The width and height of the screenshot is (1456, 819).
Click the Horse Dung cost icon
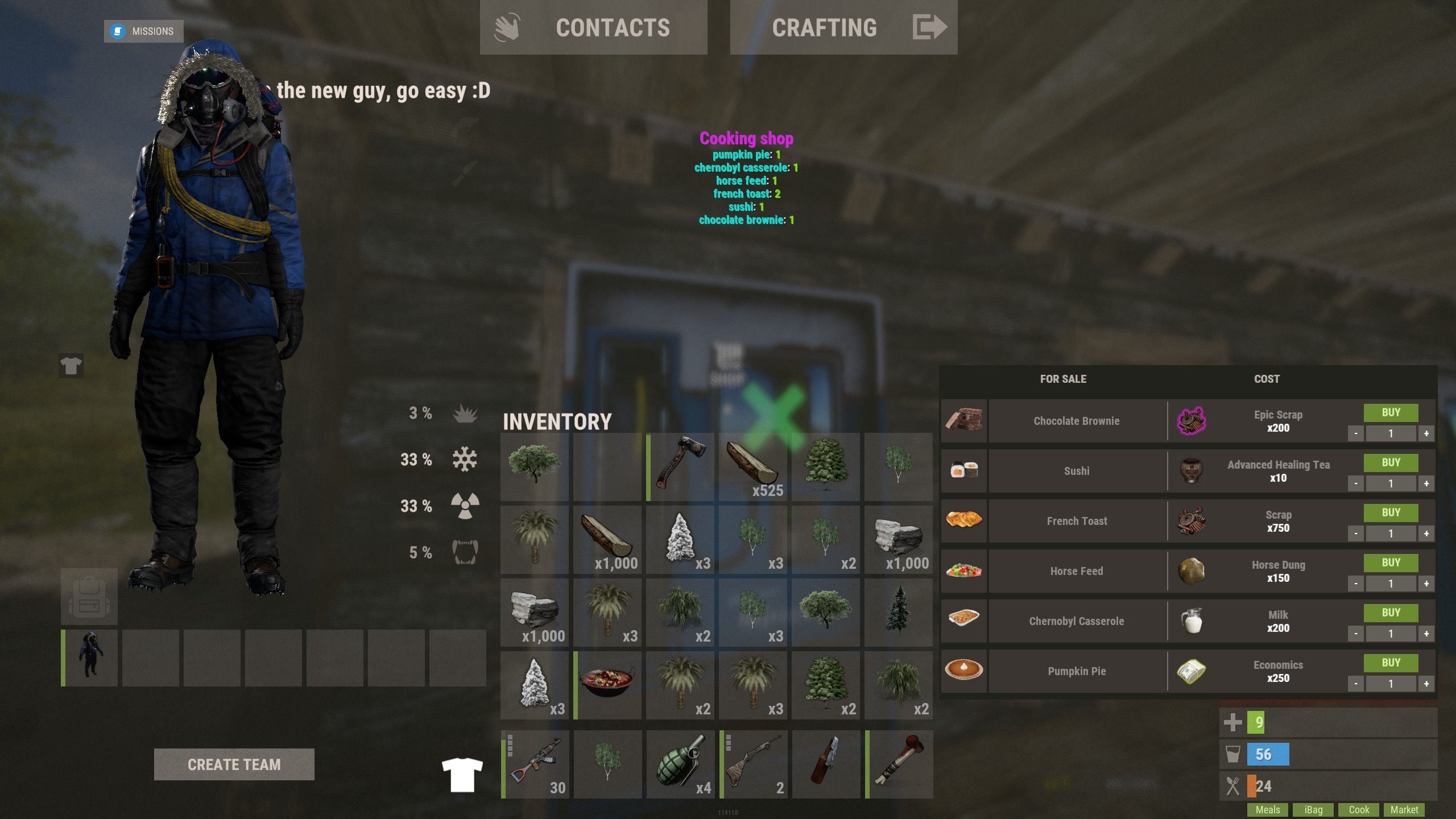(x=1193, y=570)
